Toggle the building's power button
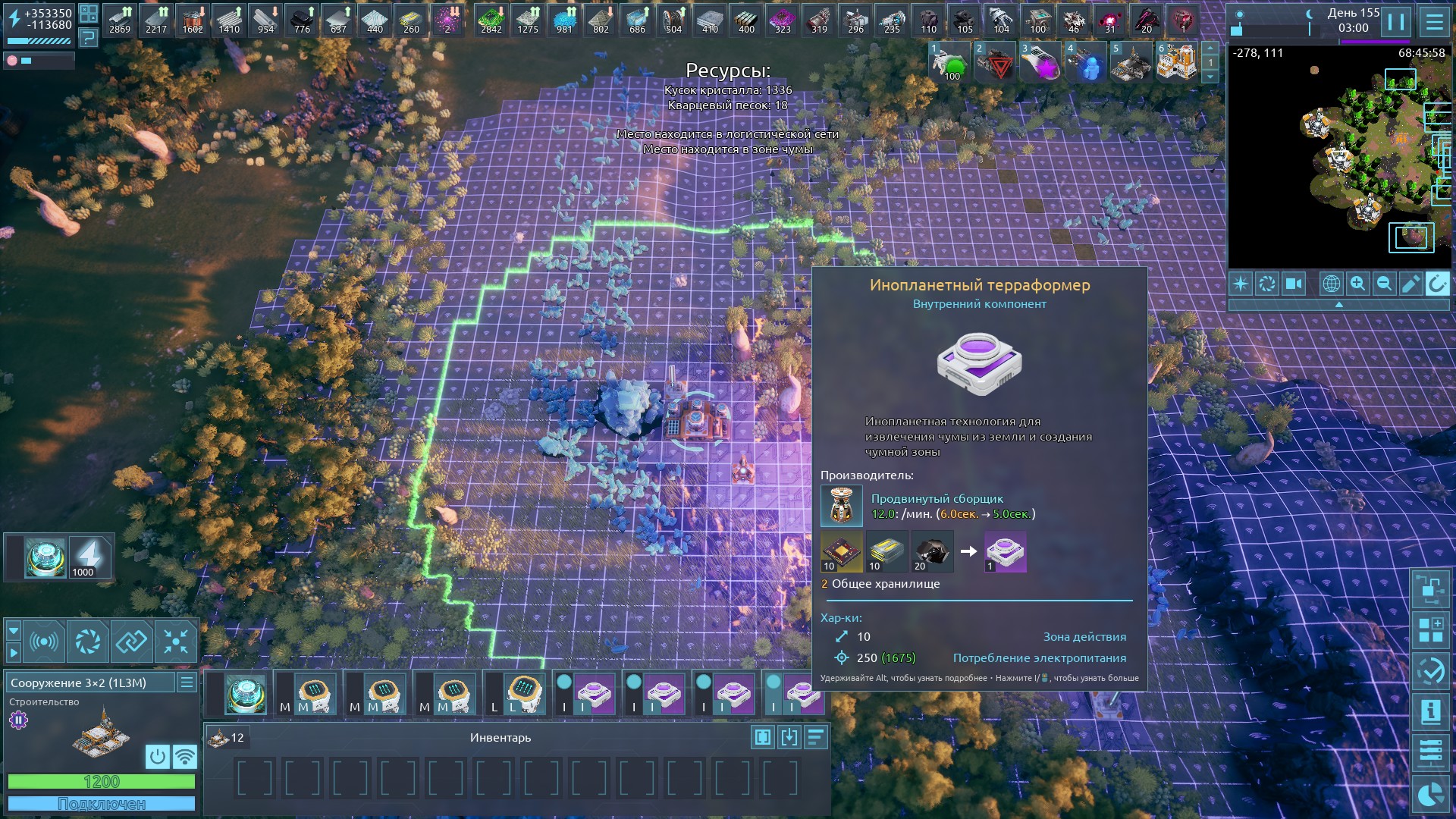The width and height of the screenshot is (1456, 819). [x=157, y=756]
